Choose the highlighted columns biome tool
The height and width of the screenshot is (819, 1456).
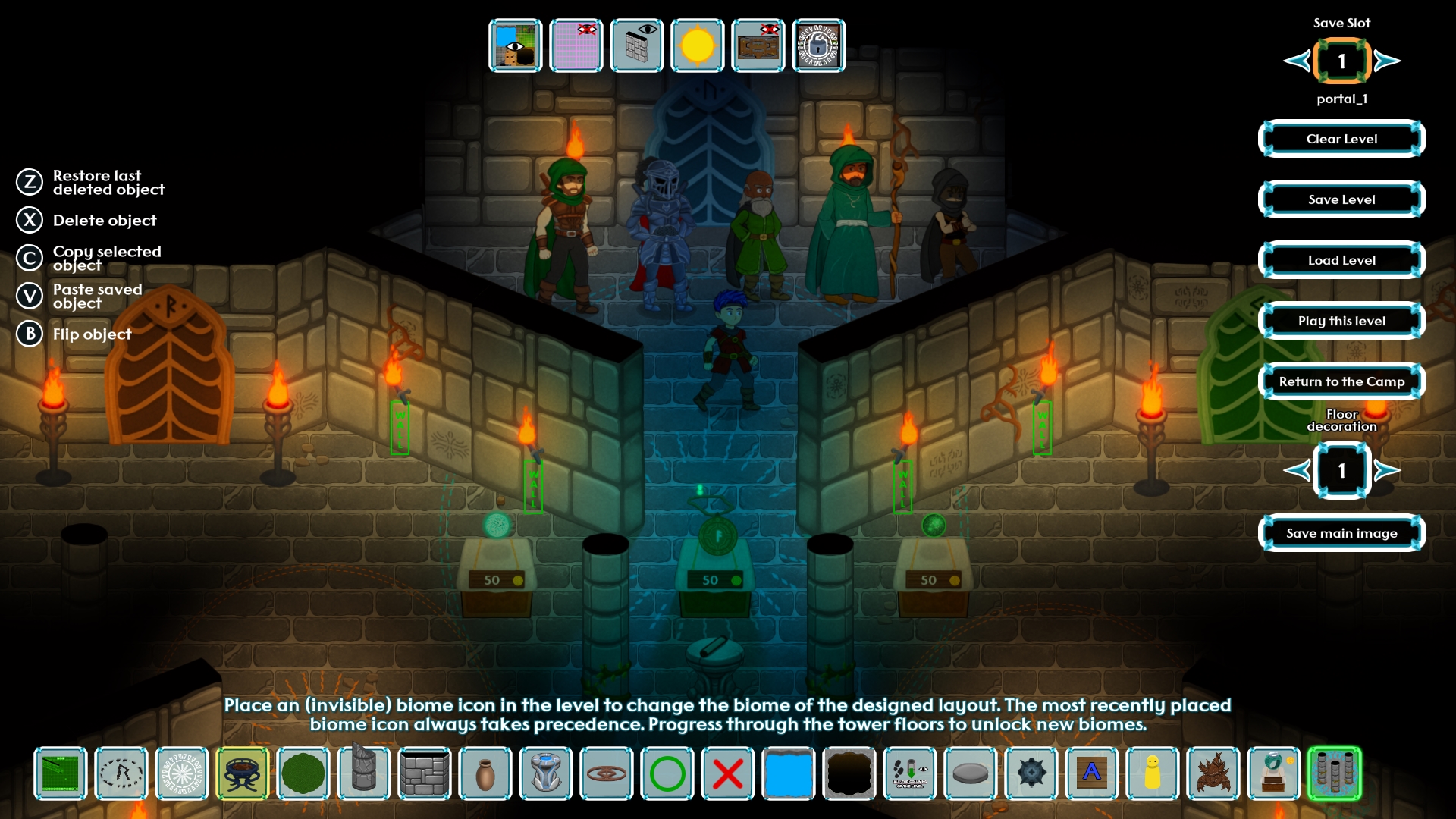[1335, 773]
